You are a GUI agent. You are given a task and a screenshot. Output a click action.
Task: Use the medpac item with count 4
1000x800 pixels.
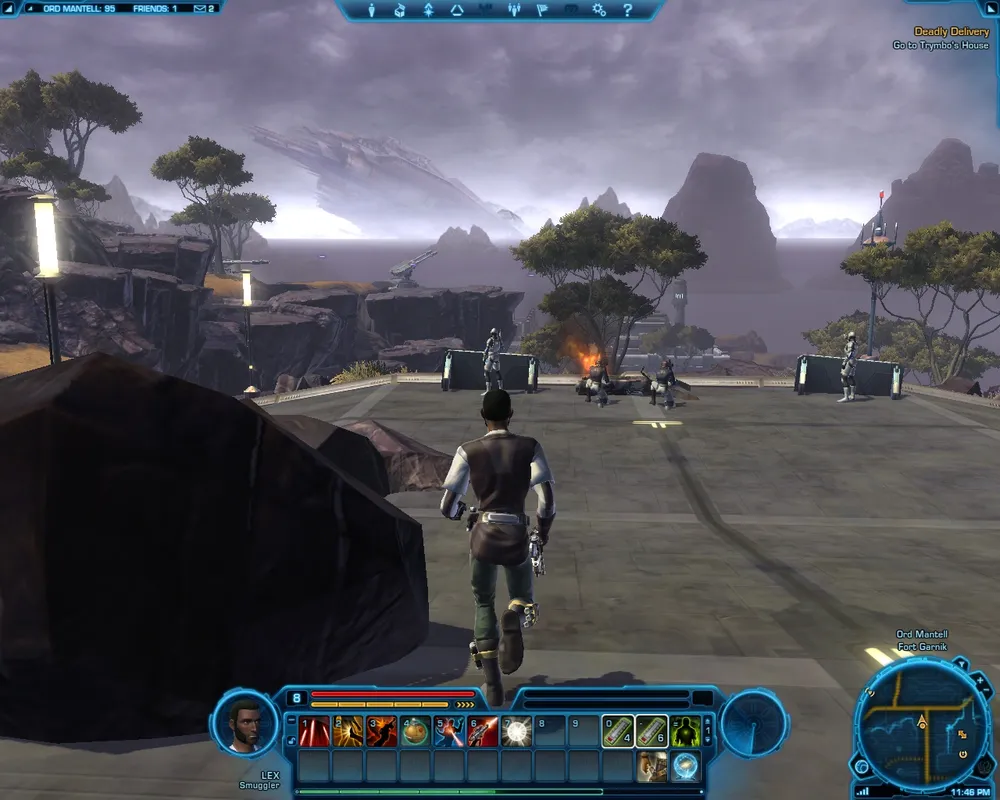tap(618, 732)
